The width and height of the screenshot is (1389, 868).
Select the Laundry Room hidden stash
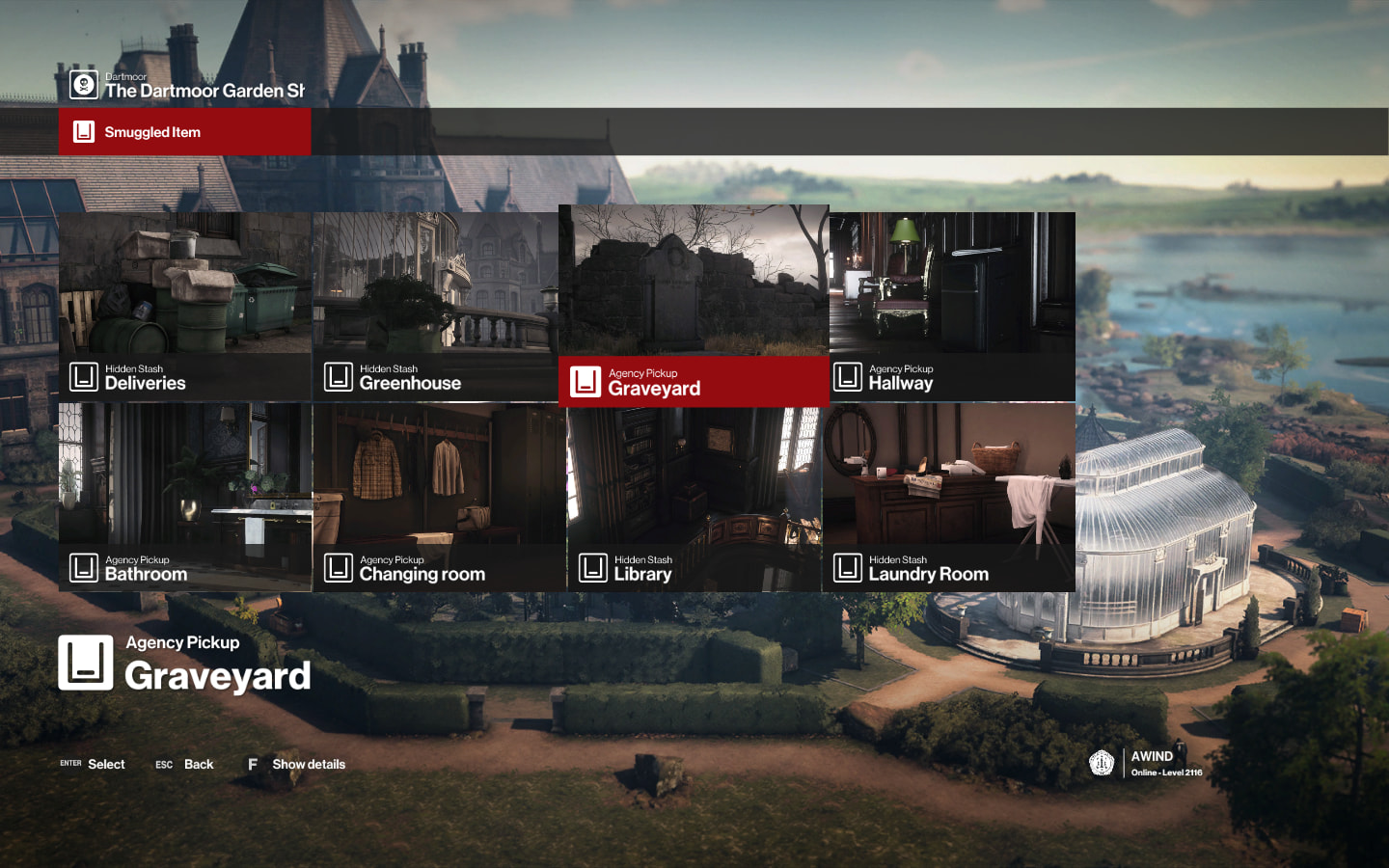click(x=949, y=497)
